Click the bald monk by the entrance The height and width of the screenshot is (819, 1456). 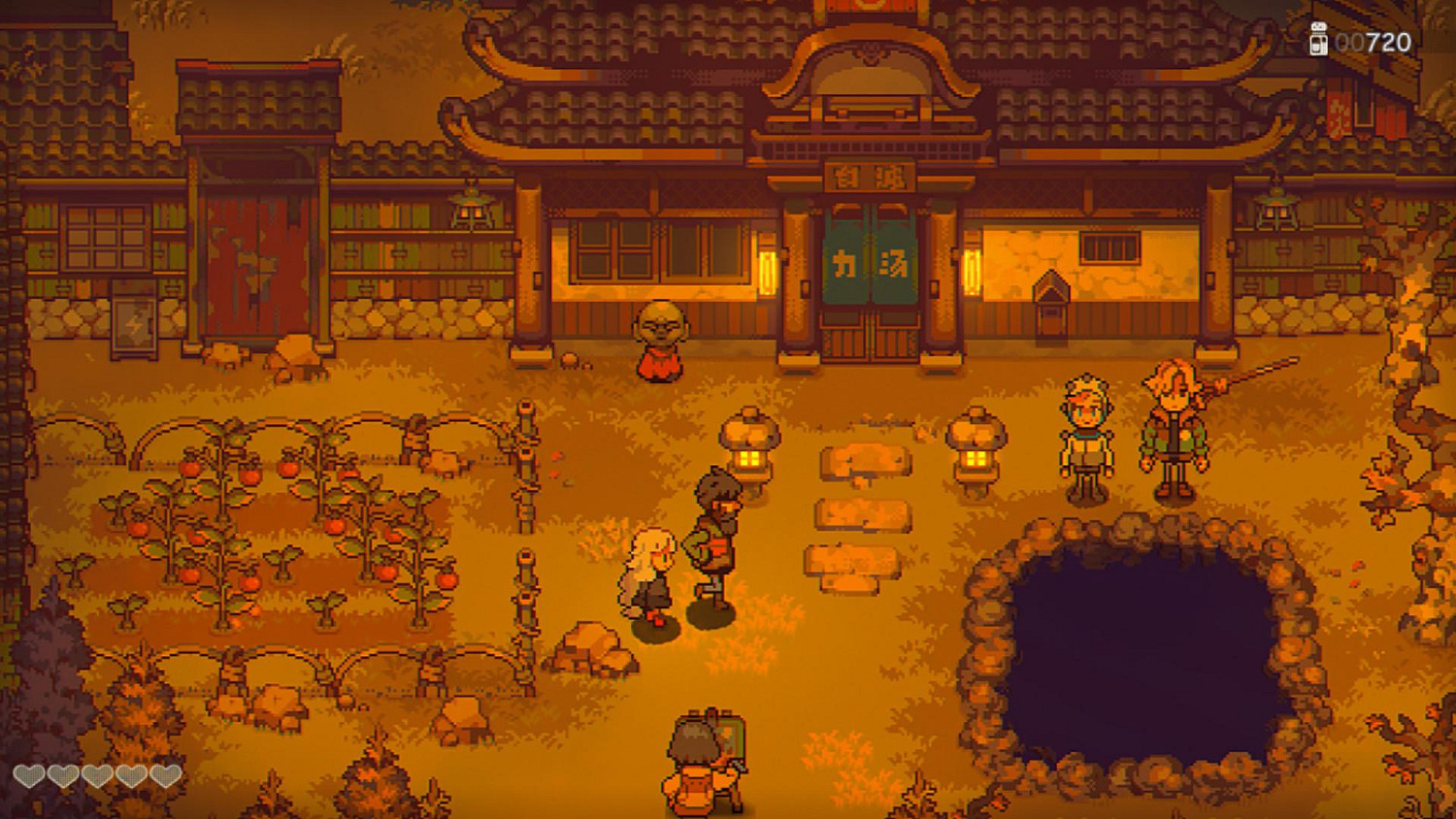(661, 340)
